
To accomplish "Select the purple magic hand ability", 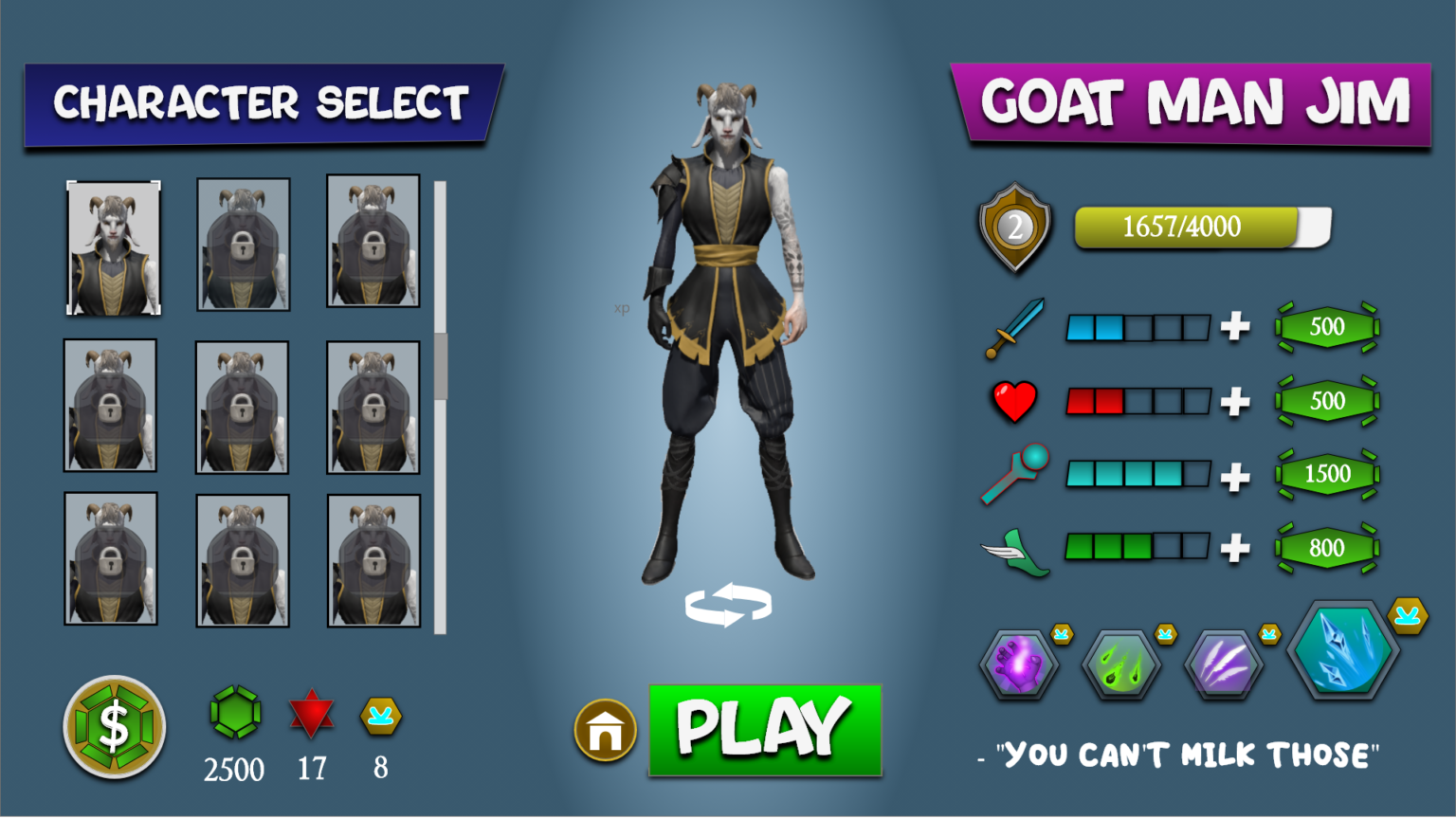I will click(1019, 662).
